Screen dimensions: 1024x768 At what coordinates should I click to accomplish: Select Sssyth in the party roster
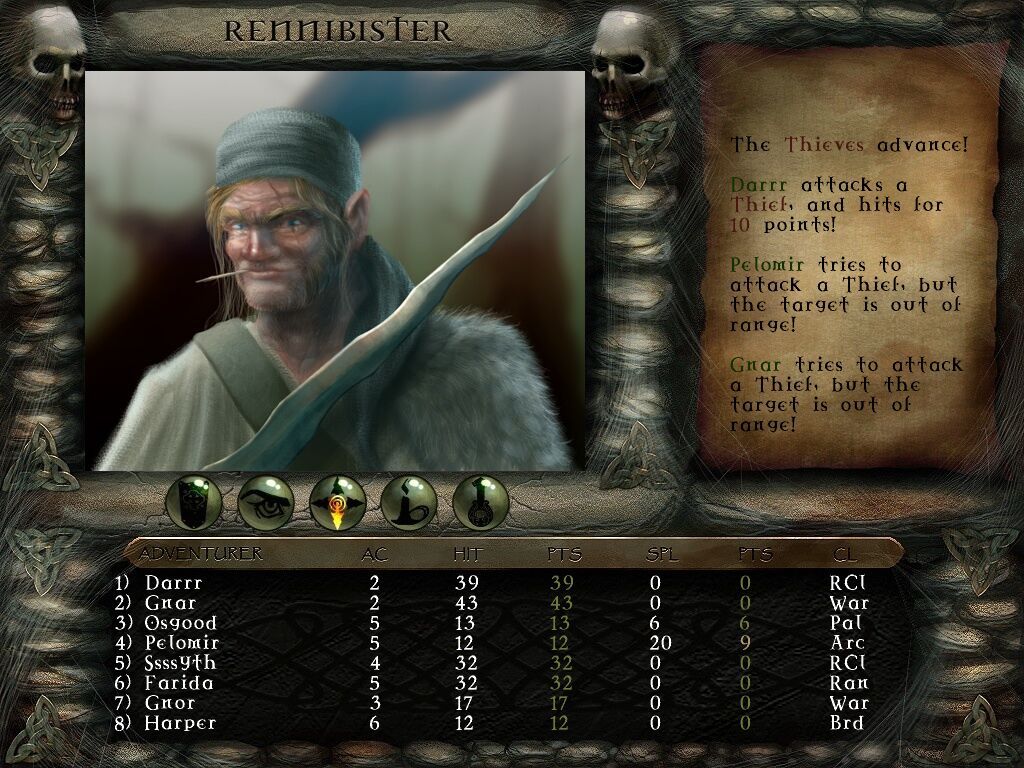pyautogui.click(x=180, y=663)
